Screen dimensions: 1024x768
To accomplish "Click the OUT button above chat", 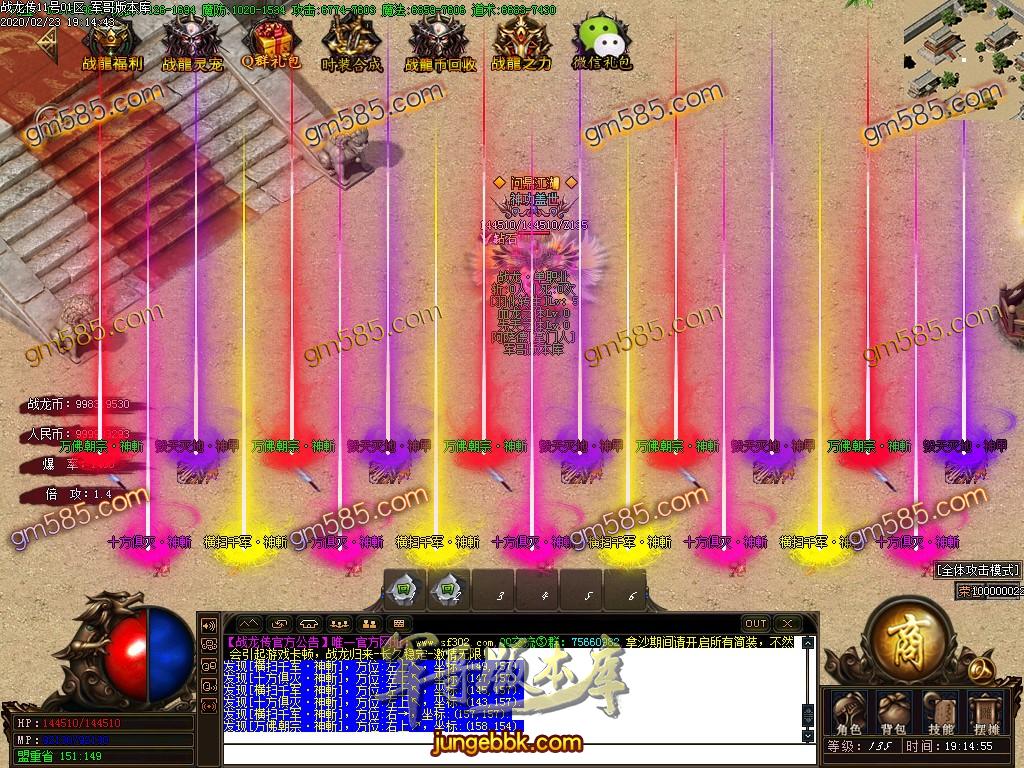I will point(756,623).
